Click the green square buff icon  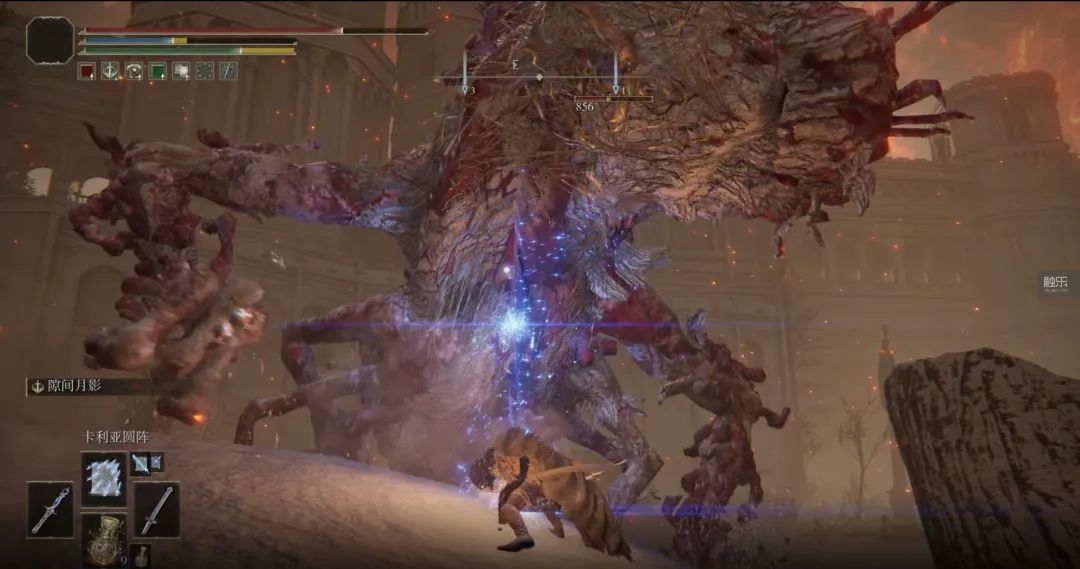tap(157, 71)
